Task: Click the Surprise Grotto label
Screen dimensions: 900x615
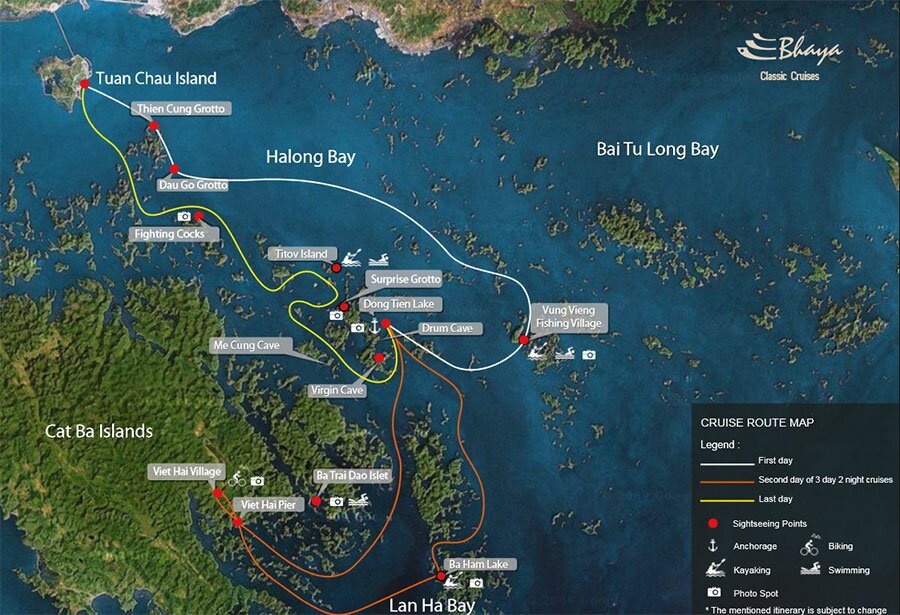Action: [x=404, y=279]
